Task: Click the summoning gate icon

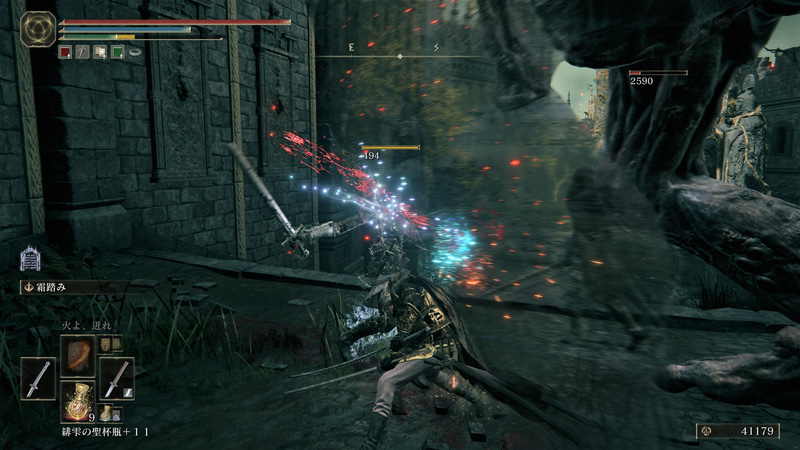Action: [x=30, y=259]
